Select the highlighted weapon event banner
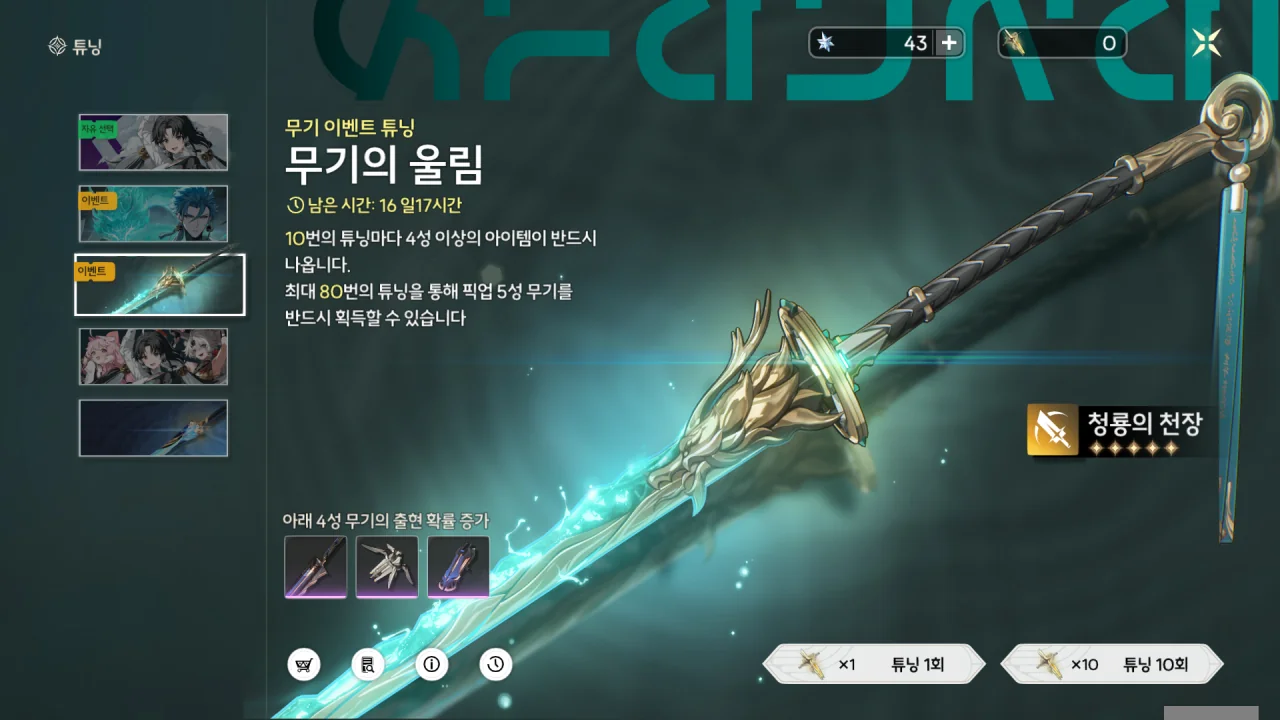This screenshot has height=720, width=1280. tap(160, 285)
